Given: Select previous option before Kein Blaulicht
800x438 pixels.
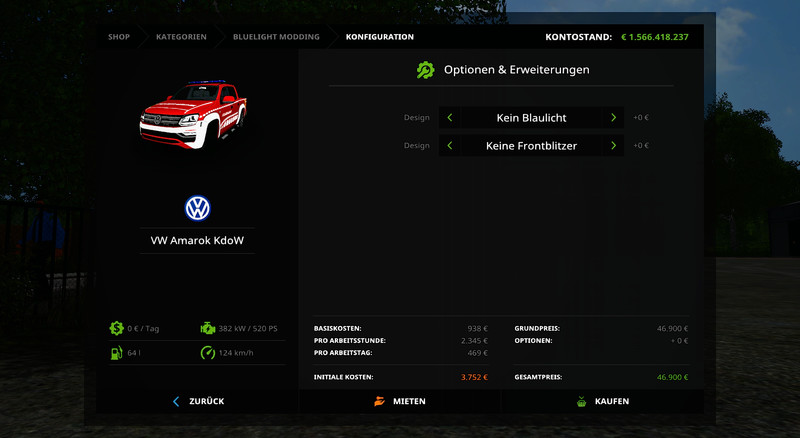Looking at the screenshot, I should click(450, 118).
